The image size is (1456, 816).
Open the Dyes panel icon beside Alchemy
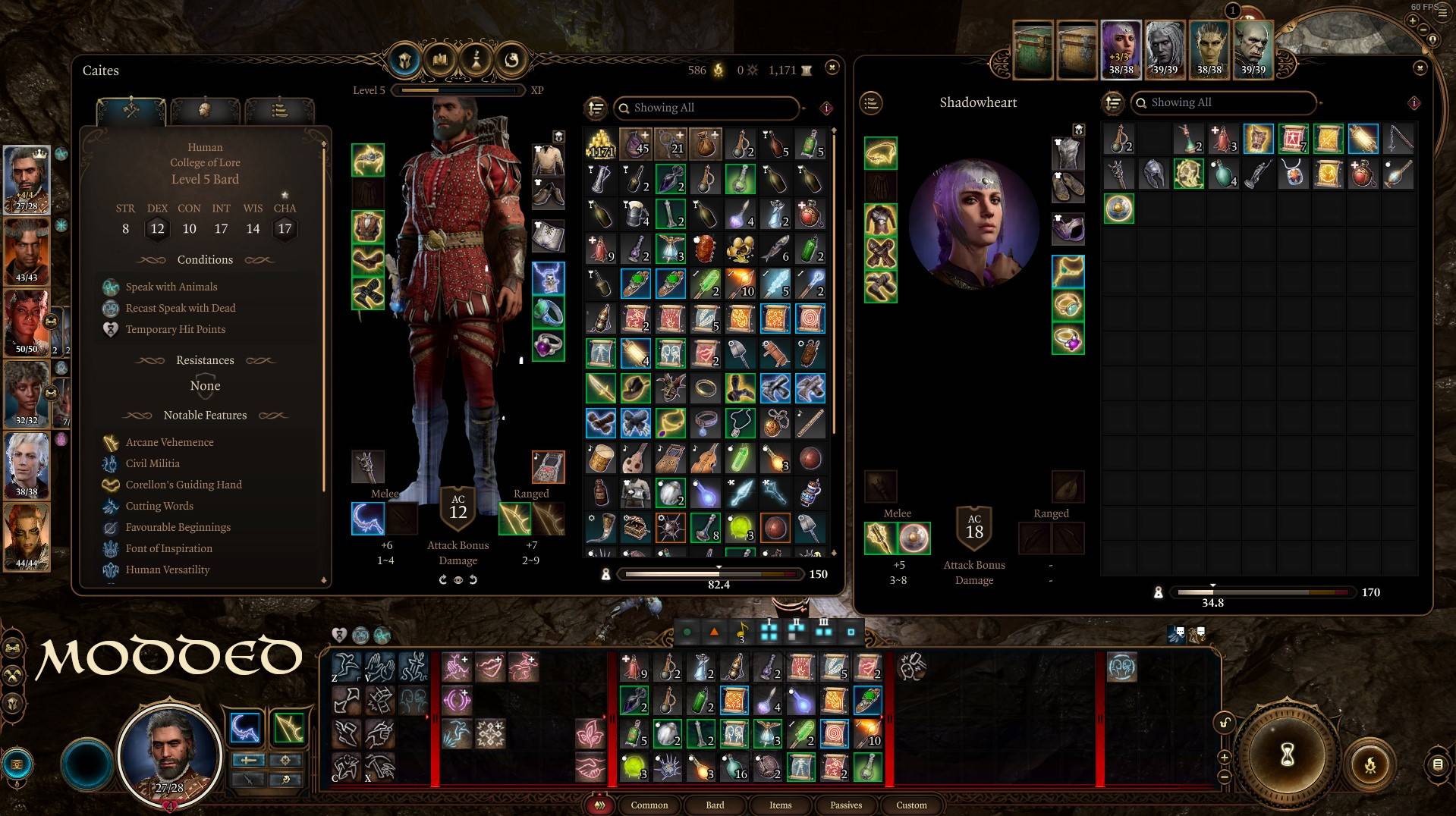pos(511,61)
